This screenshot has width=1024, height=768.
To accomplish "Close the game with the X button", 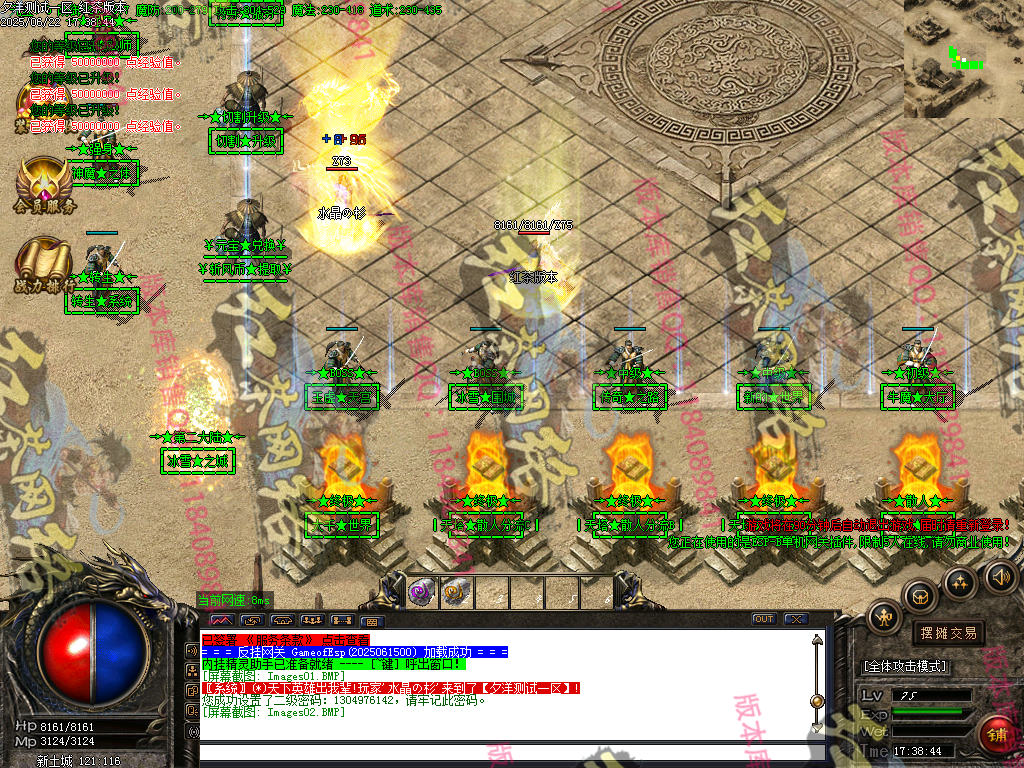I will pos(796,619).
